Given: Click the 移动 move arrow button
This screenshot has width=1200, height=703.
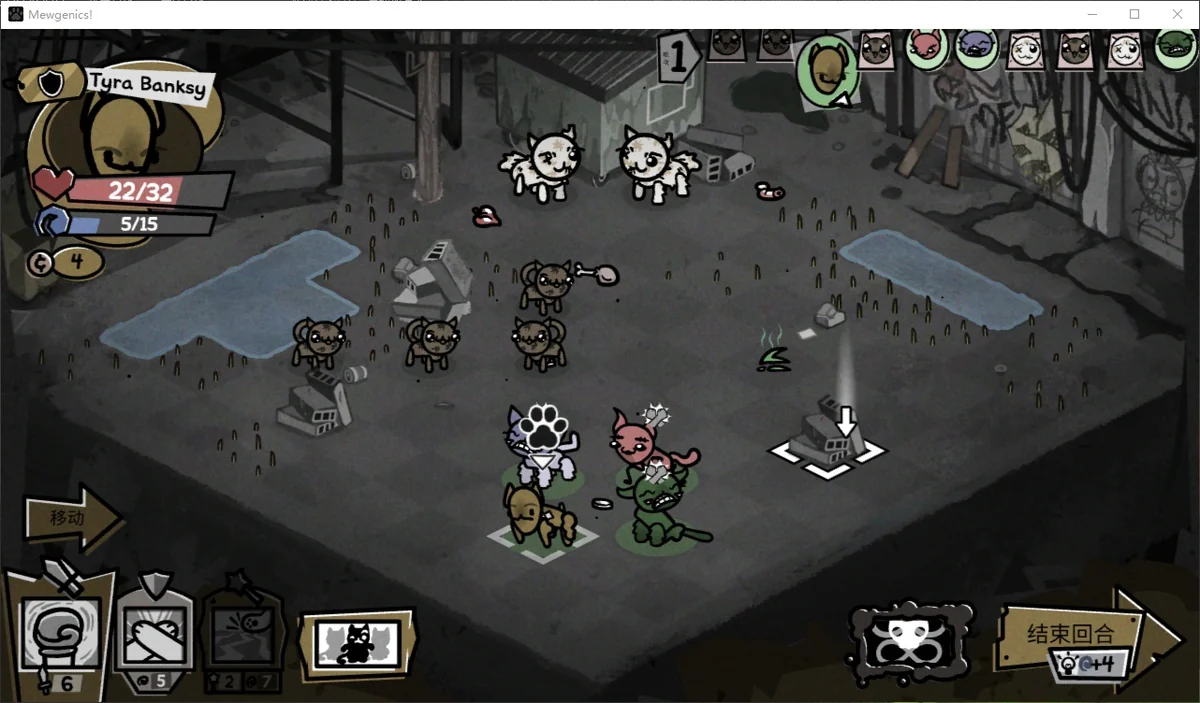Looking at the screenshot, I should point(72,518).
